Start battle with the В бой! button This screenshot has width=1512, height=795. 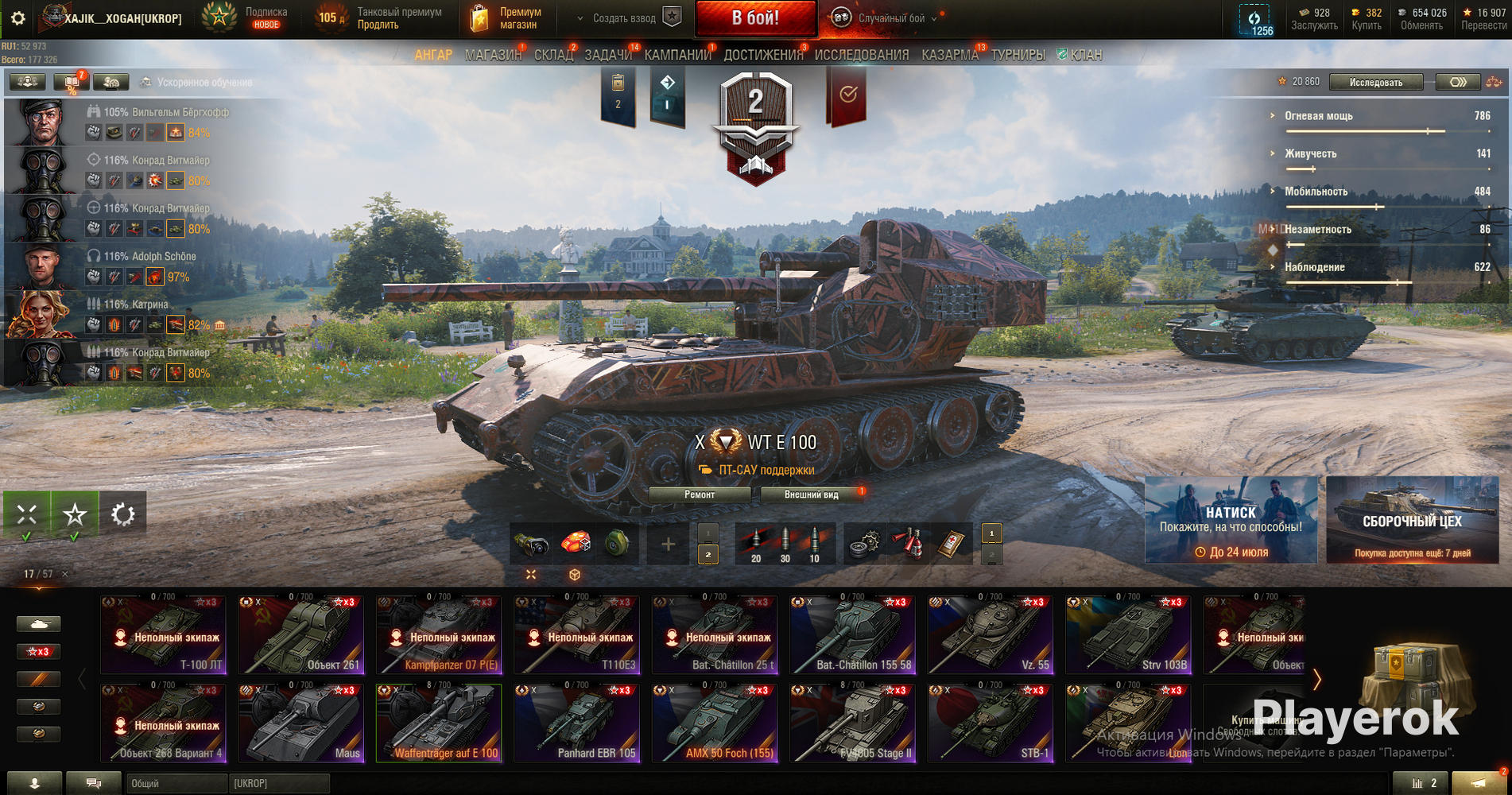coord(755,18)
